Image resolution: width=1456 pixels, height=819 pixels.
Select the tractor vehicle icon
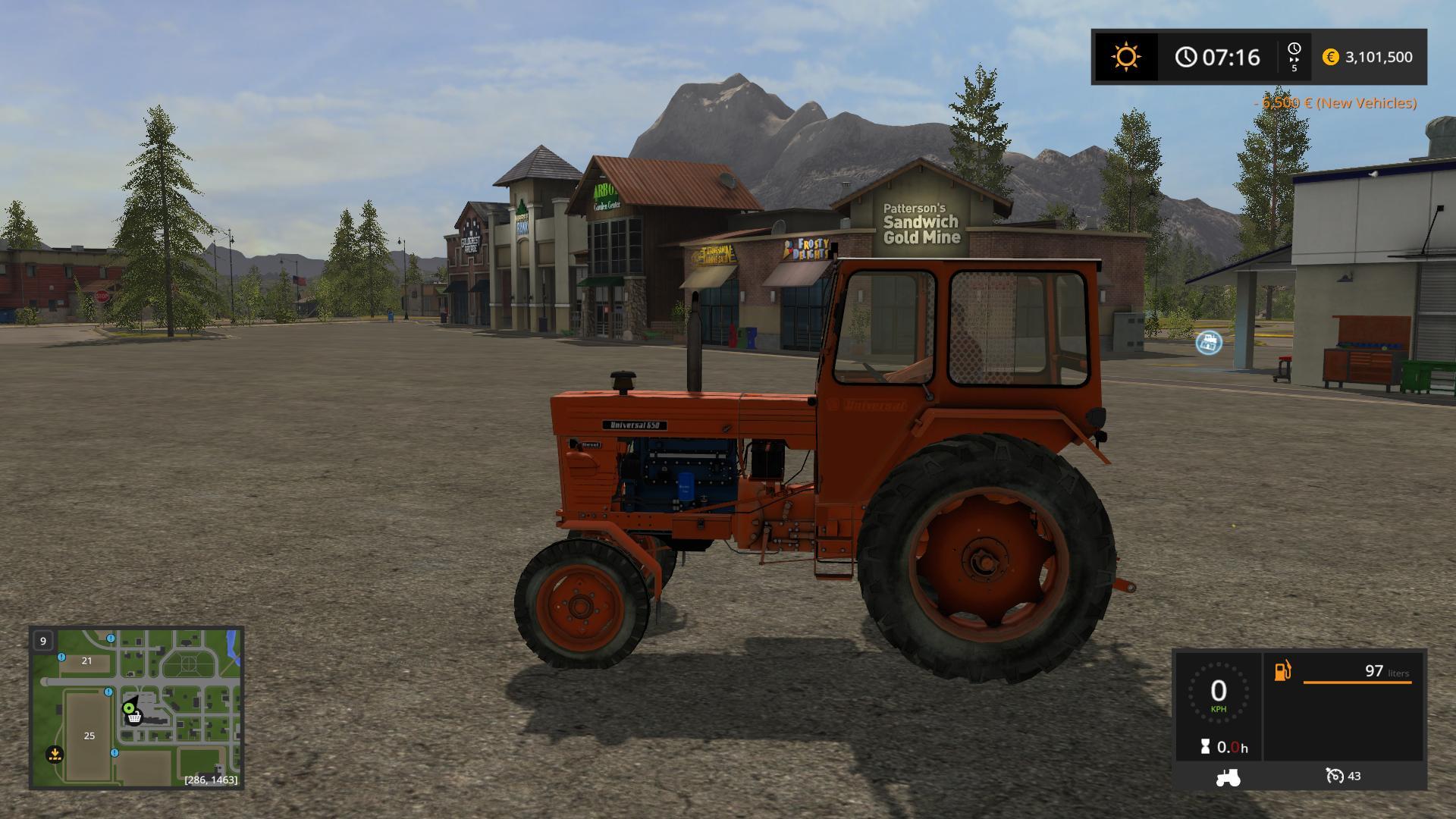[x=1228, y=777]
